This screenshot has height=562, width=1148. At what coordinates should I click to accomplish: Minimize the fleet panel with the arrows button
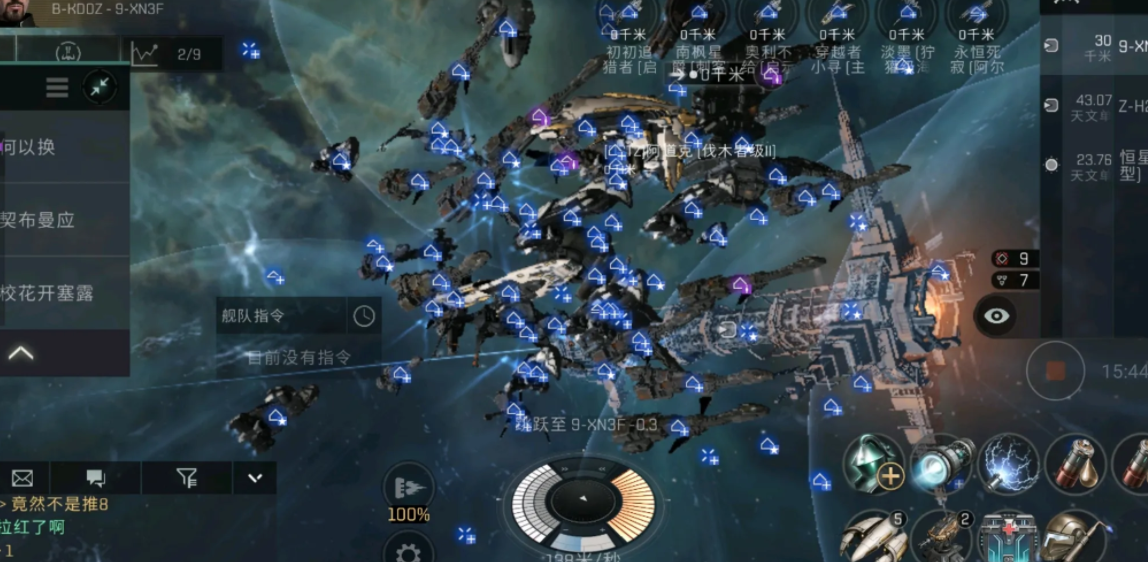(99, 88)
